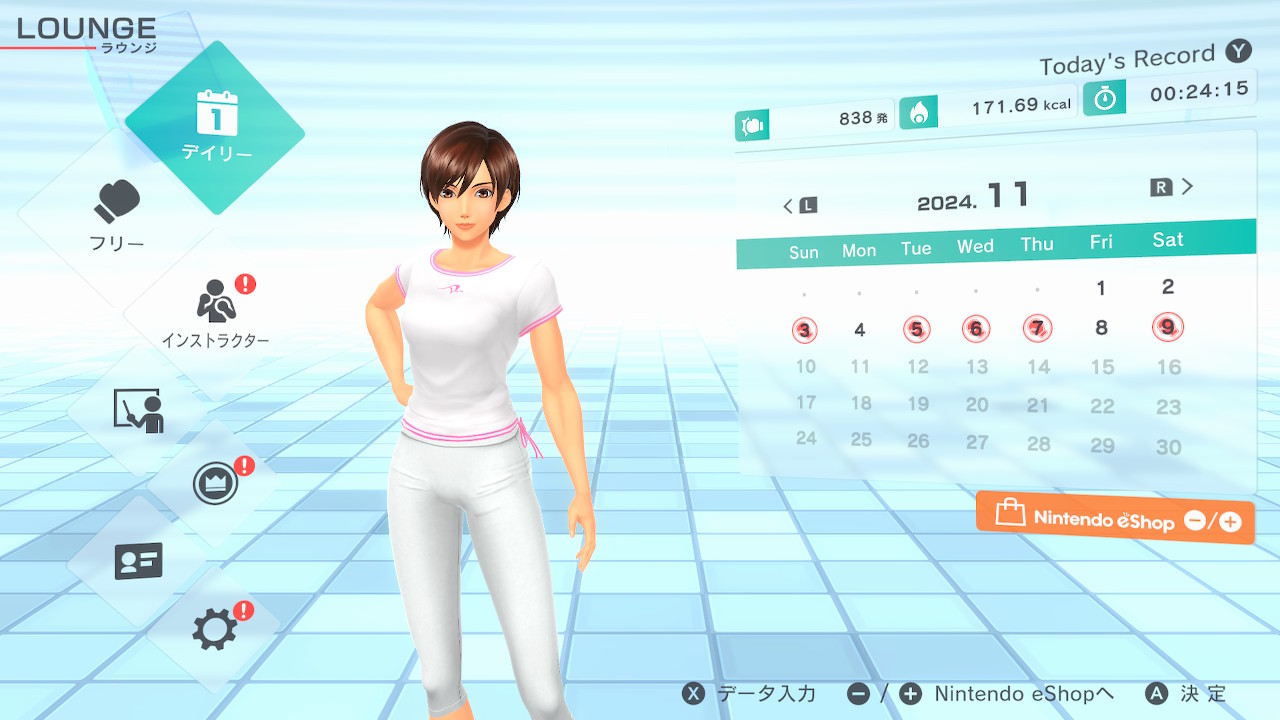The width and height of the screenshot is (1280, 720).
Task: Select November 7 on the calendar
Action: click(1038, 327)
